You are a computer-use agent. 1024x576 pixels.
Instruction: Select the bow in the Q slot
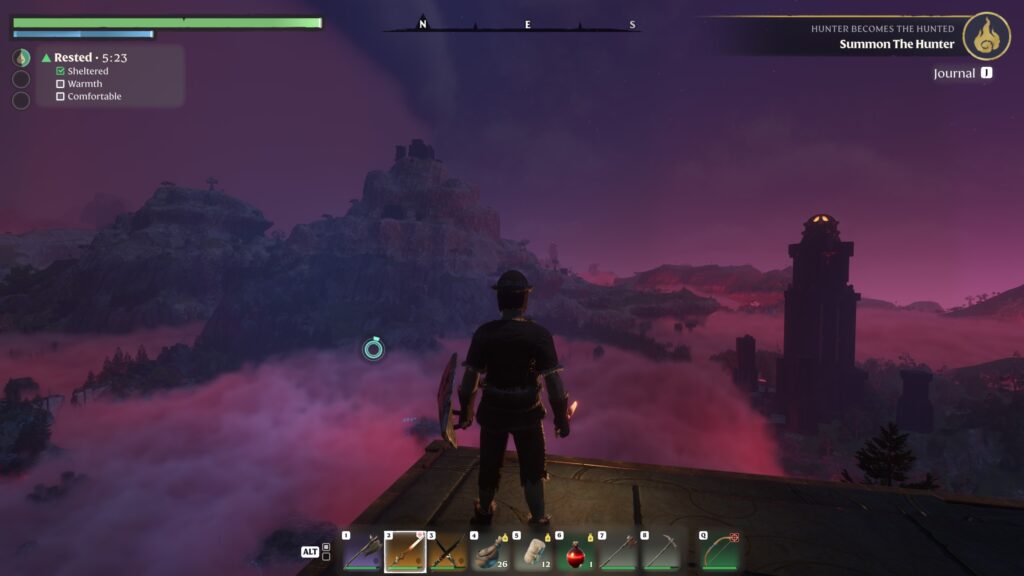pyautogui.click(x=720, y=551)
